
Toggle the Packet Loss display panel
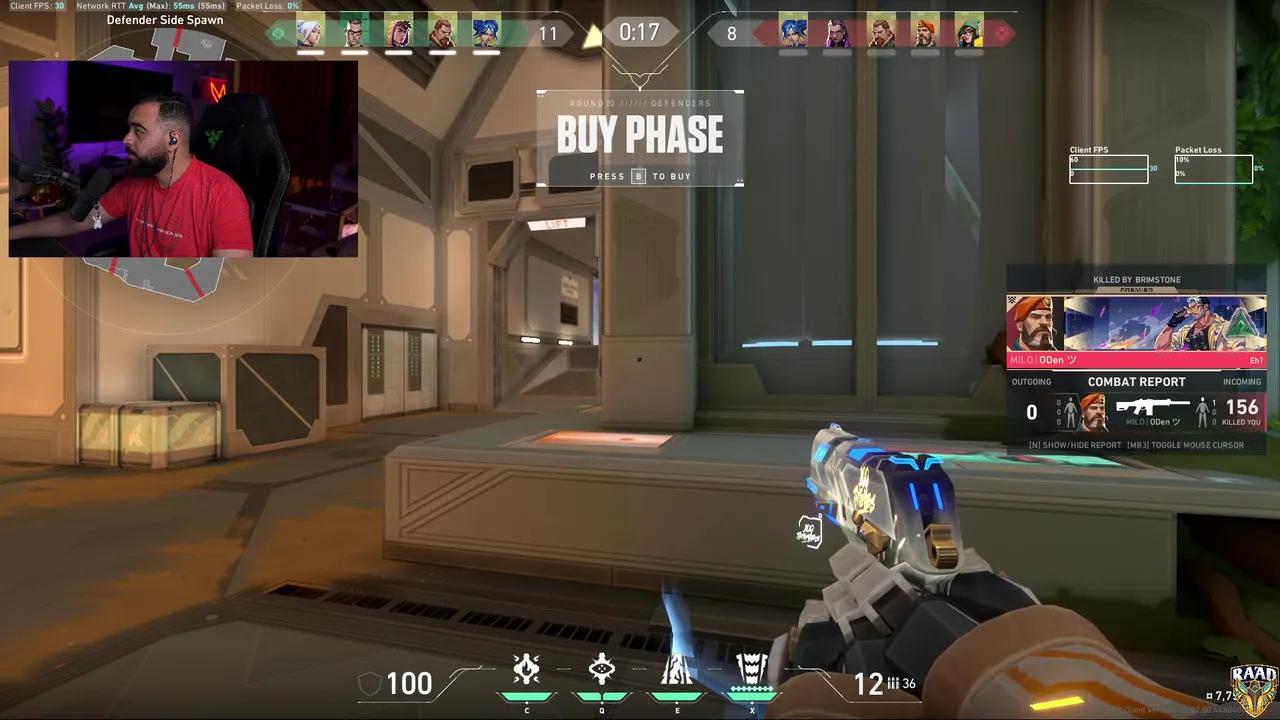[1213, 167]
